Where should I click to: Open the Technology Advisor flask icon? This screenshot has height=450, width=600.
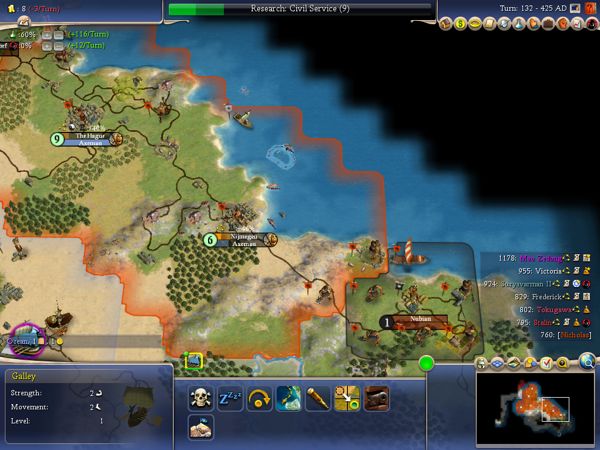517,23
